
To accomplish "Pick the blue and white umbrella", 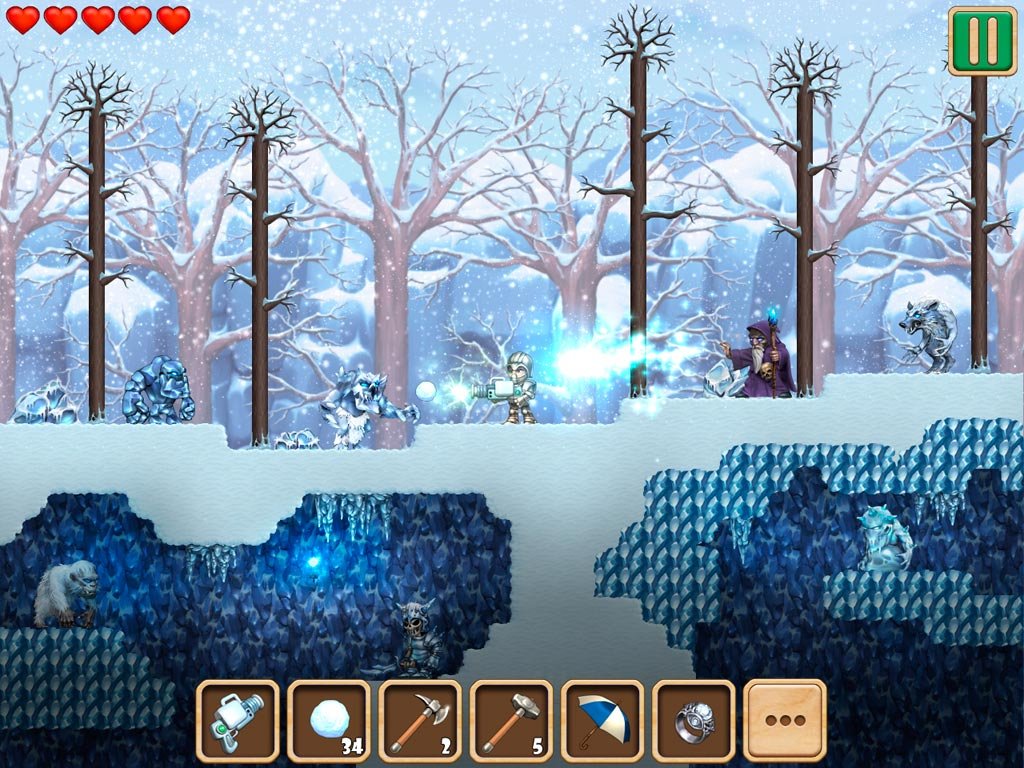I will coord(602,720).
